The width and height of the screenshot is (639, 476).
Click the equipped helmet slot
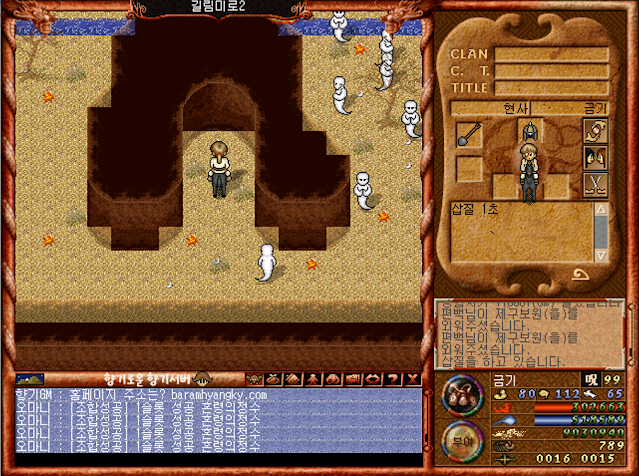(x=528, y=131)
